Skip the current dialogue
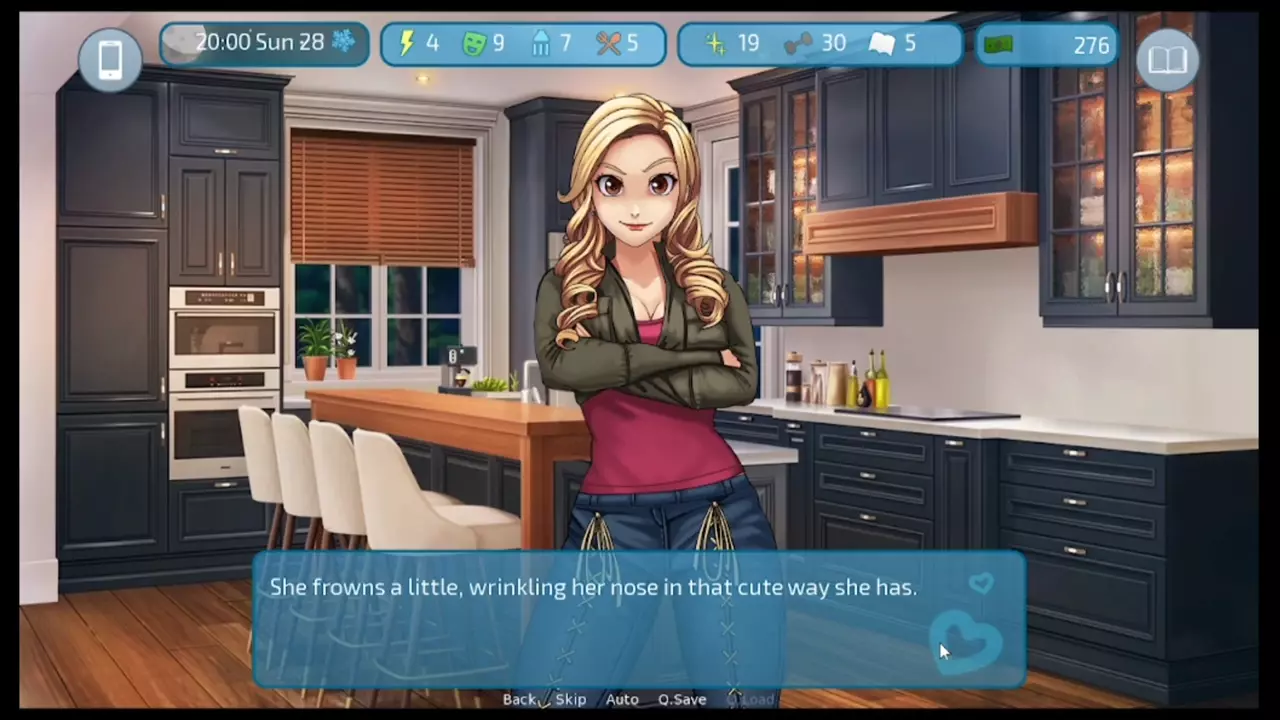Viewport: 1280px width, 720px height. click(571, 699)
